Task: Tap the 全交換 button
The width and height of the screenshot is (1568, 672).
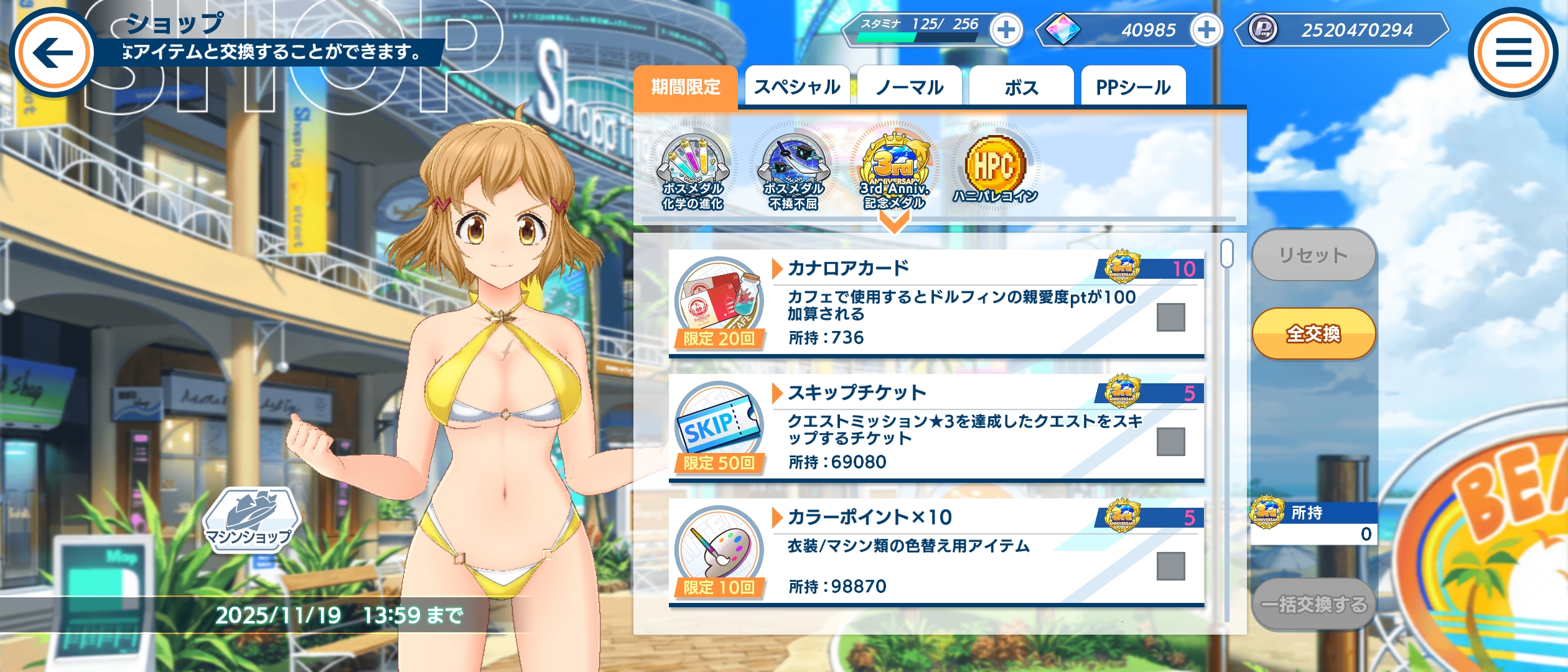Action: pyautogui.click(x=1314, y=334)
